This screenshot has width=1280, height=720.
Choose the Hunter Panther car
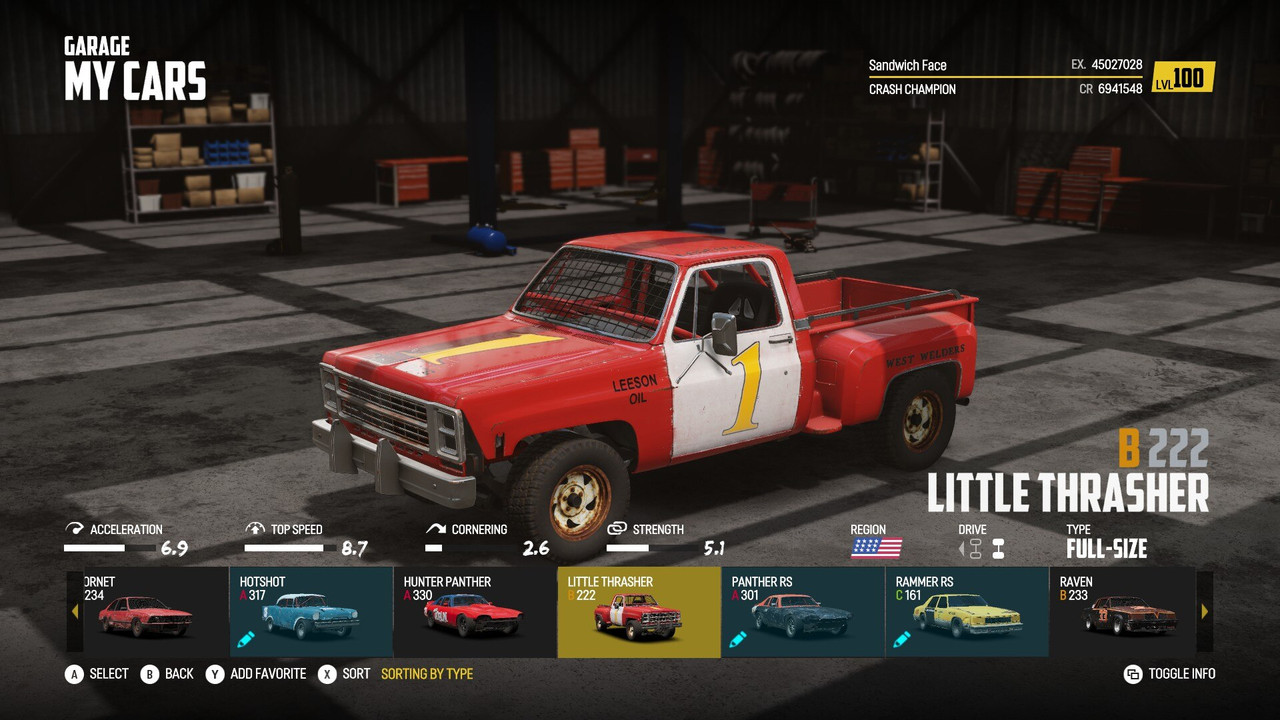tap(475, 612)
